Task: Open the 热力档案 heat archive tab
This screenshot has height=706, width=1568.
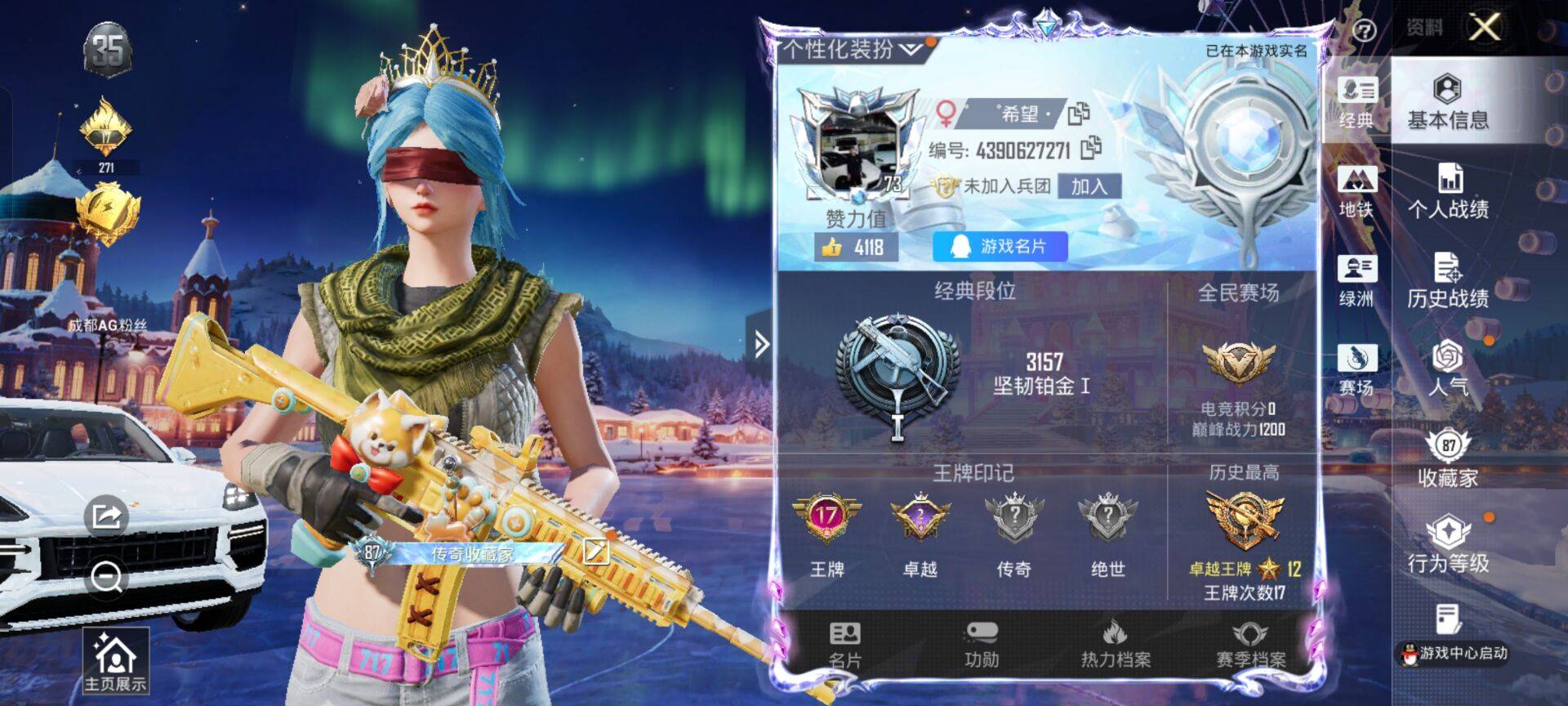Action: (x=1116, y=645)
